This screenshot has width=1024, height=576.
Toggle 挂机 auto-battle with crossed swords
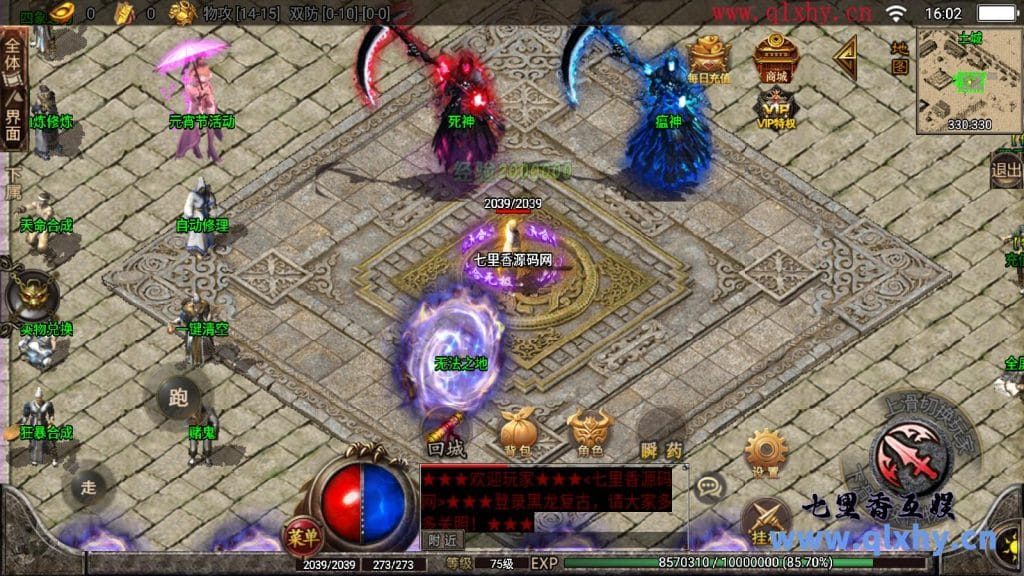coord(764,522)
